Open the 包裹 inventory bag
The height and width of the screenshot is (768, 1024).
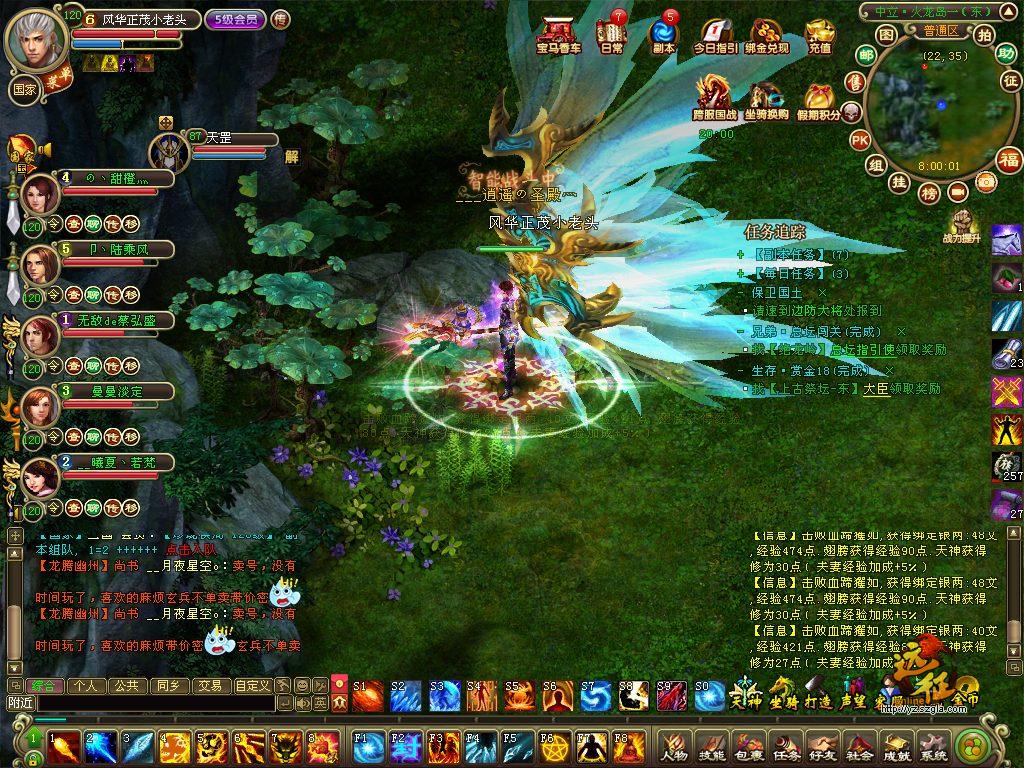click(x=748, y=746)
